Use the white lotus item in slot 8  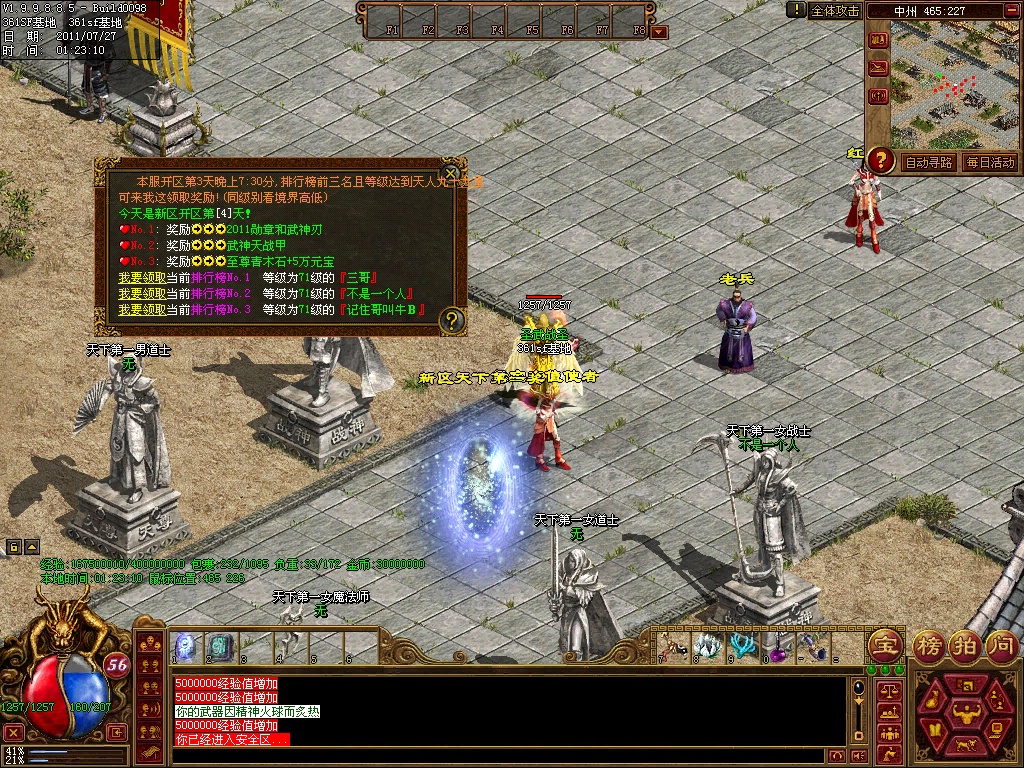708,645
